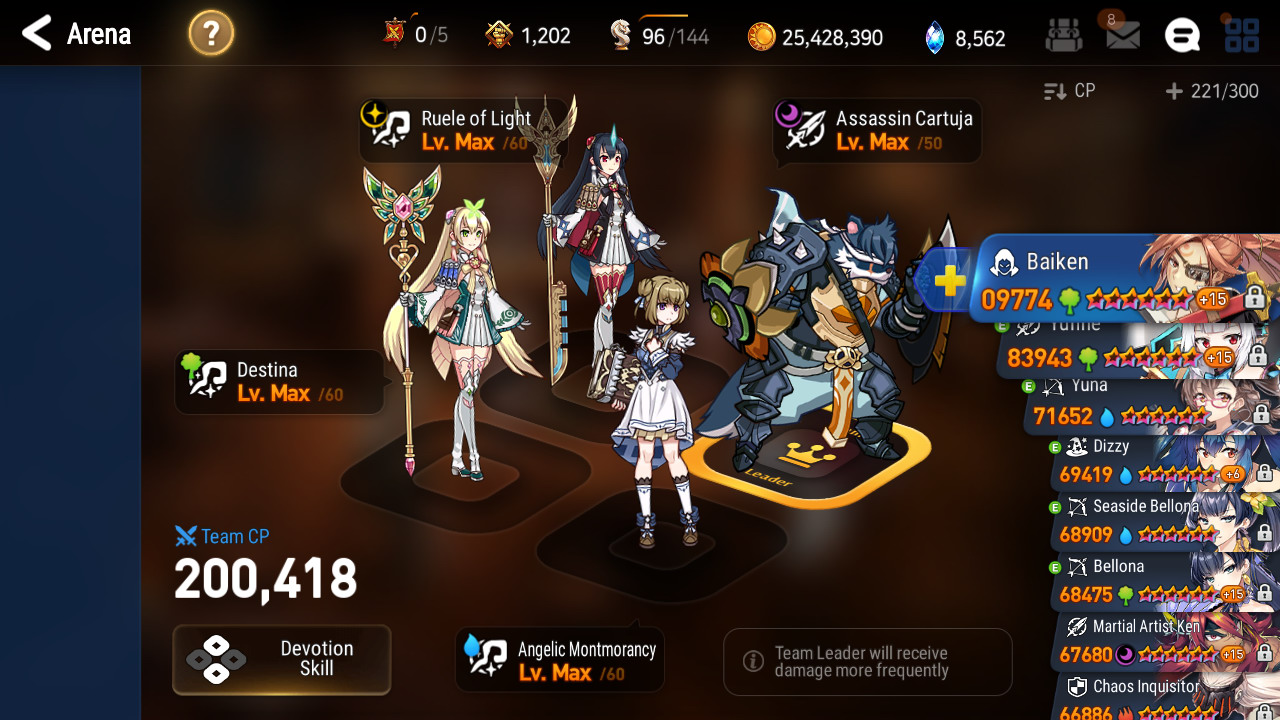The image size is (1280, 720).
Task: Select the Destina team slot label
Action: [279, 382]
